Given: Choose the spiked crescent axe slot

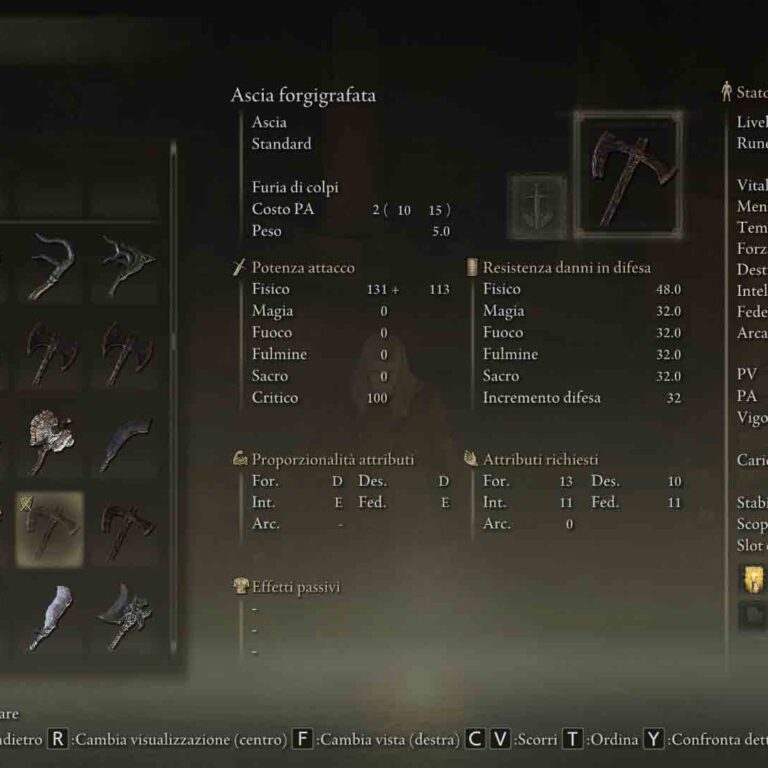Looking at the screenshot, I should (x=127, y=617).
